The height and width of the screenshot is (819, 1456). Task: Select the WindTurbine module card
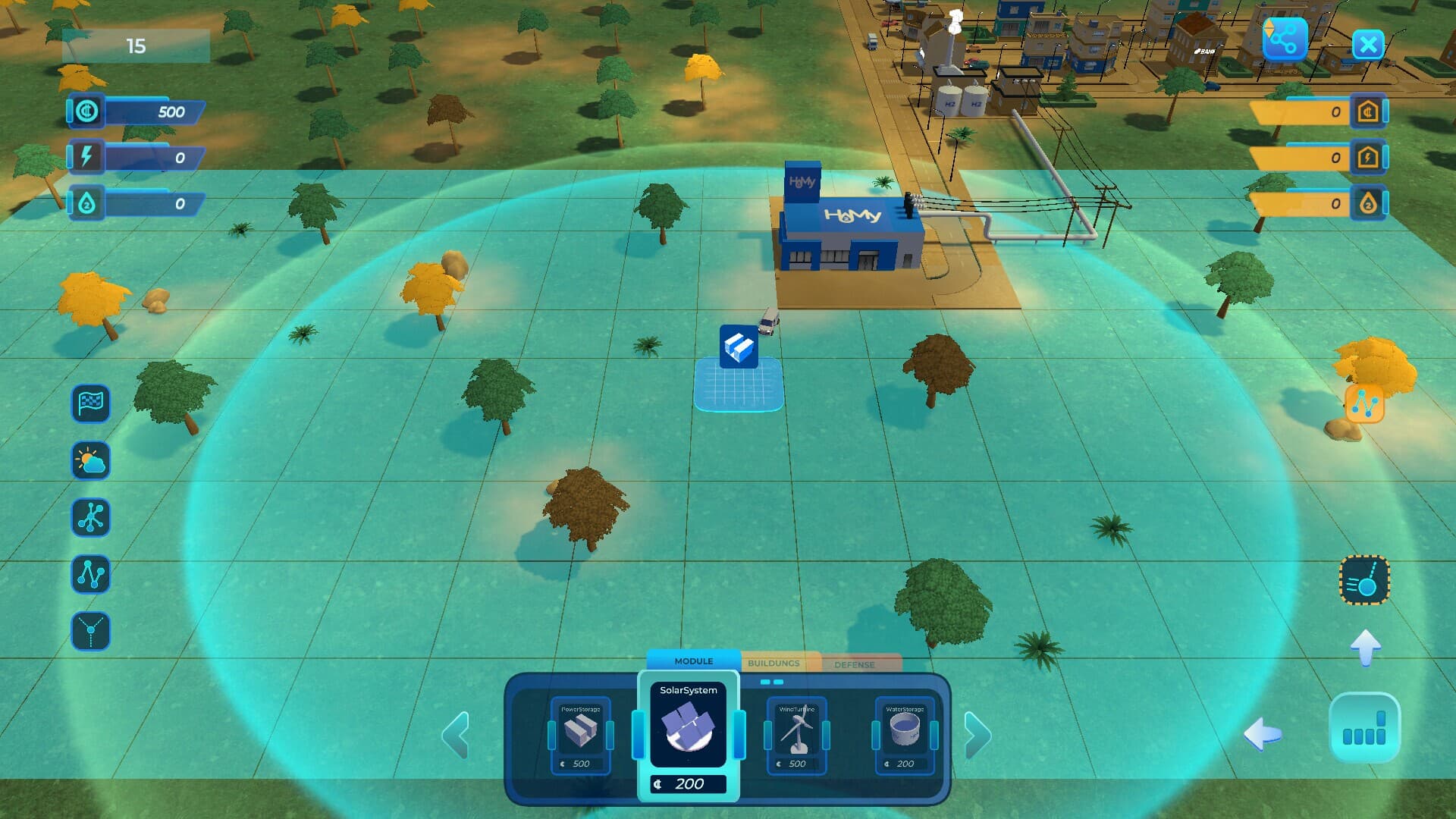pos(796,732)
